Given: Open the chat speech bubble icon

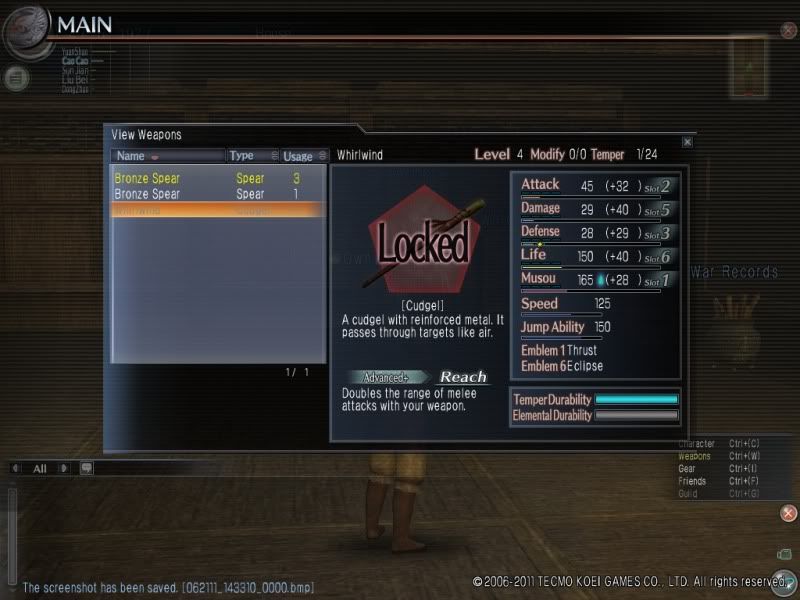Looking at the screenshot, I should (x=87, y=468).
